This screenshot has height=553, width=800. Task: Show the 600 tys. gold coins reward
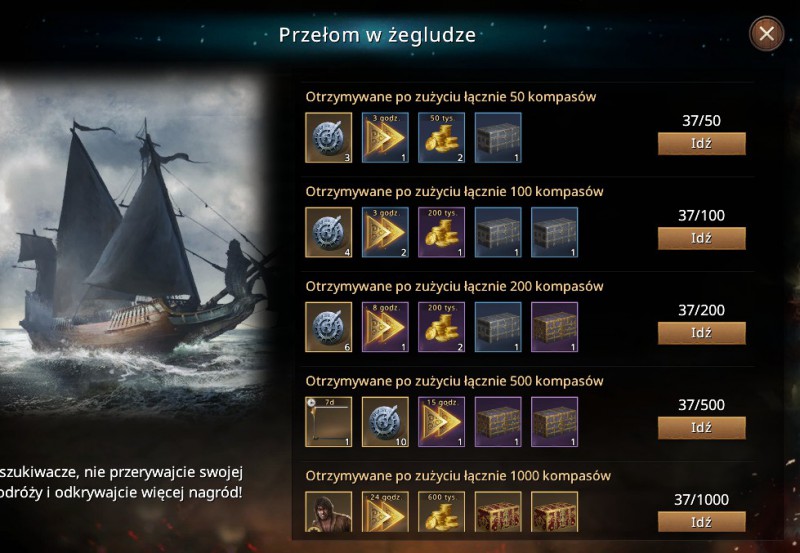pos(442,515)
